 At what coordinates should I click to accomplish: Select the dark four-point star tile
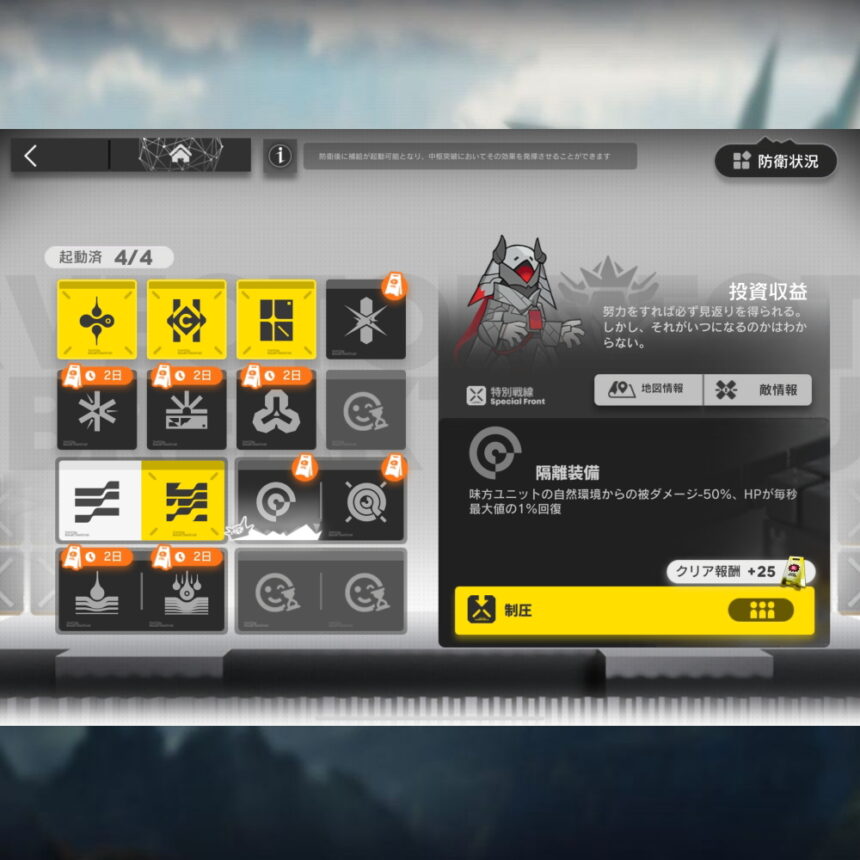pos(365,320)
